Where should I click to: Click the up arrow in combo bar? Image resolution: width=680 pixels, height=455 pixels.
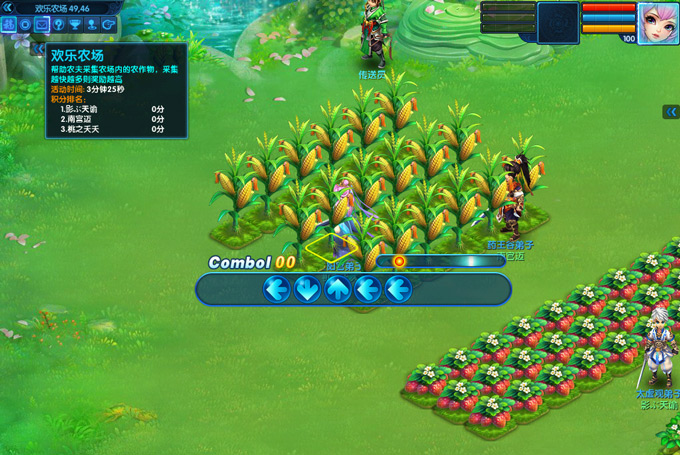(338, 289)
